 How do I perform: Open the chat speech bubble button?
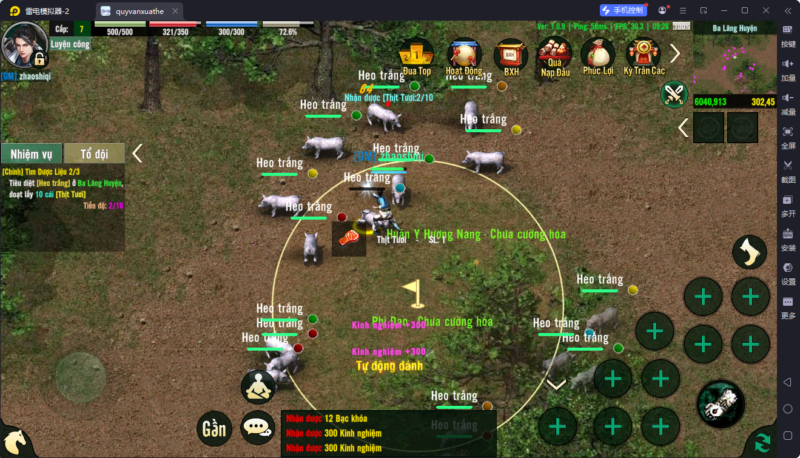(258, 428)
